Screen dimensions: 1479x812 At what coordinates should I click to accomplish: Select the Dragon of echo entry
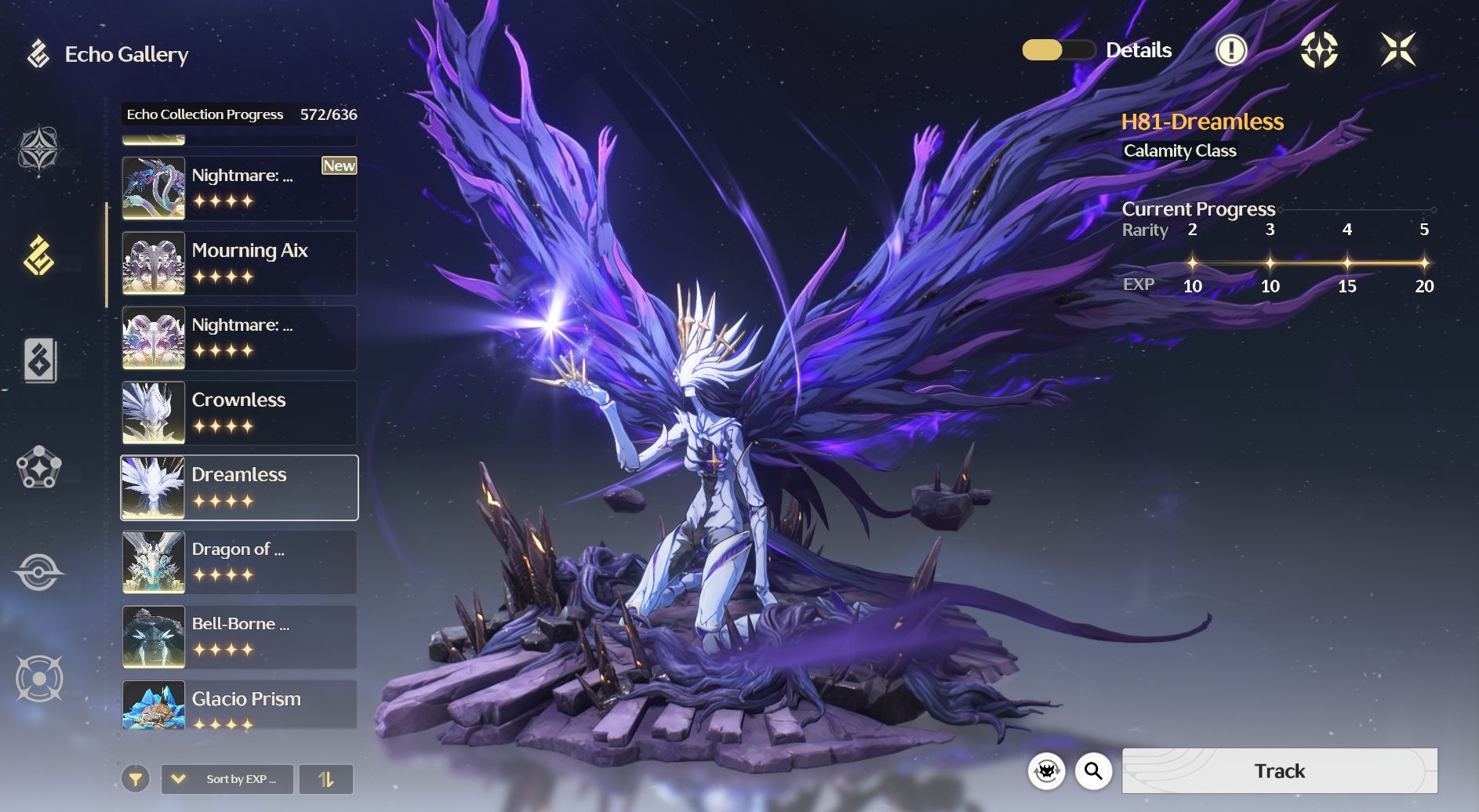coord(239,562)
